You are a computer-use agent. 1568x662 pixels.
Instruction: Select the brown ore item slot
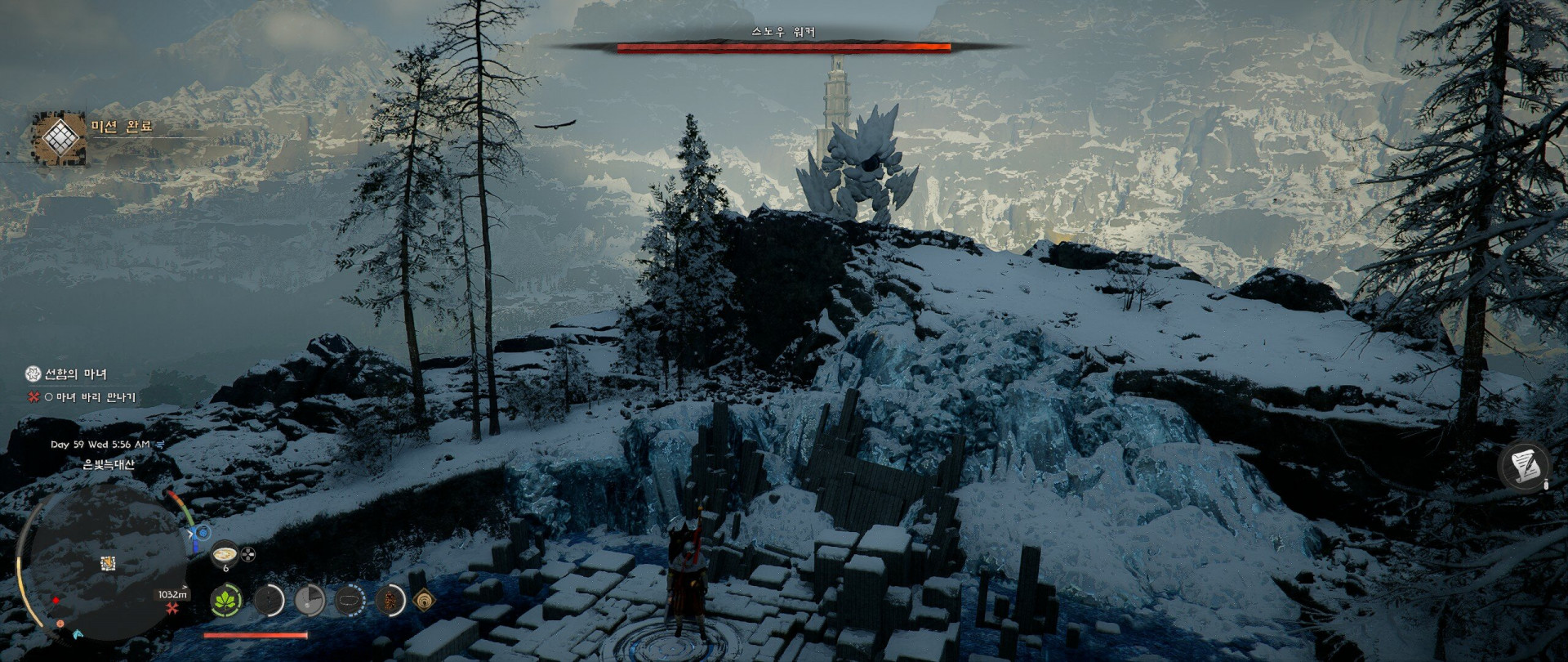(390, 602)
